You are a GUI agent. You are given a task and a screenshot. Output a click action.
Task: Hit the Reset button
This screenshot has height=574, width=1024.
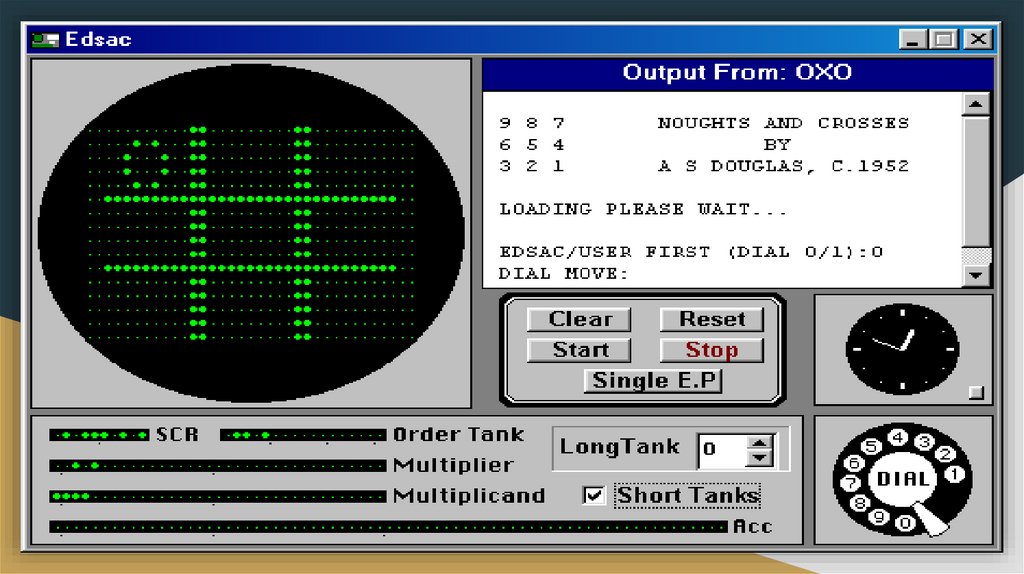711,320
